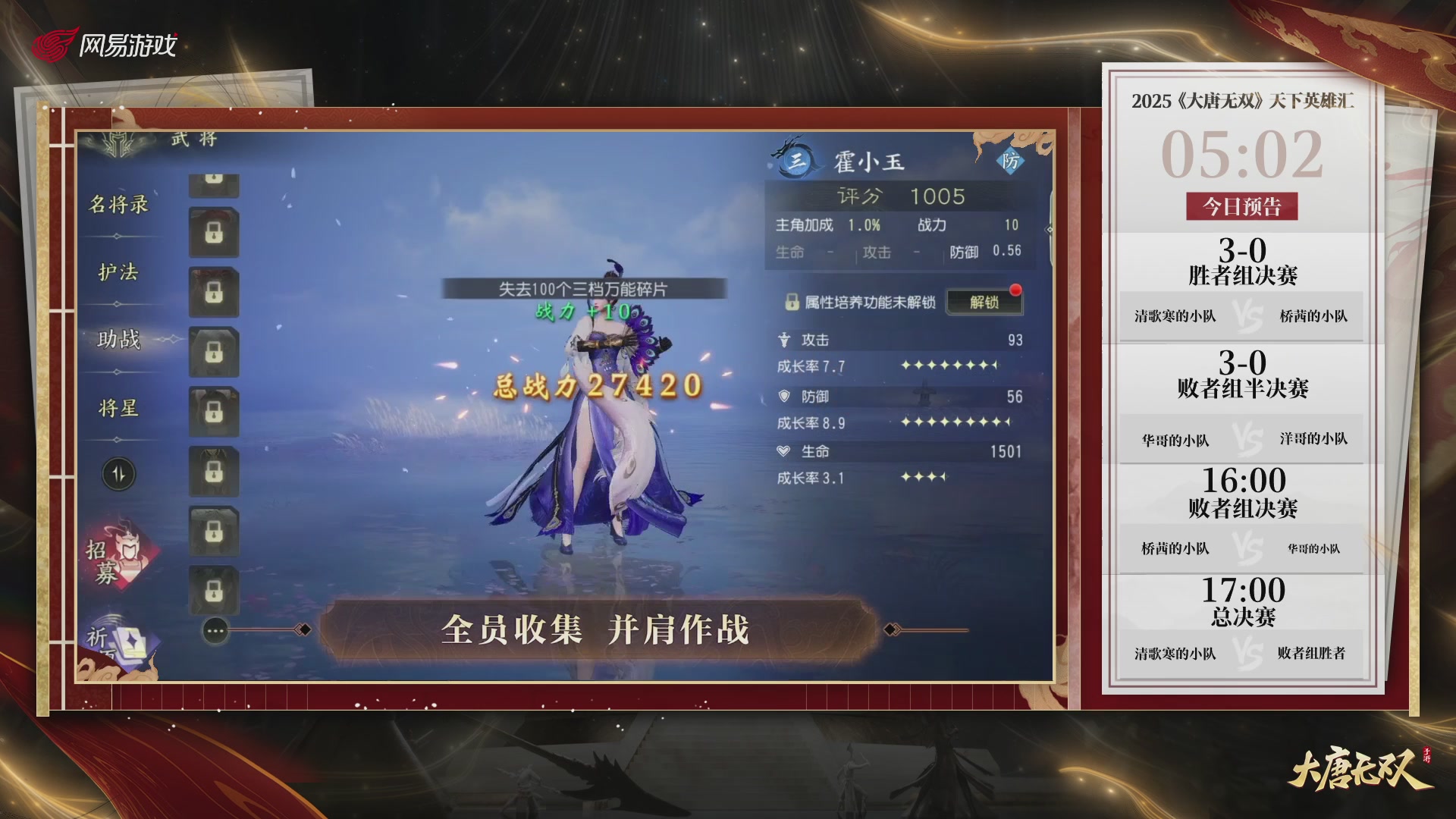Click the diamond arrow beside the 战力 row
The image size is (1456, 819).
(1050, 230)
